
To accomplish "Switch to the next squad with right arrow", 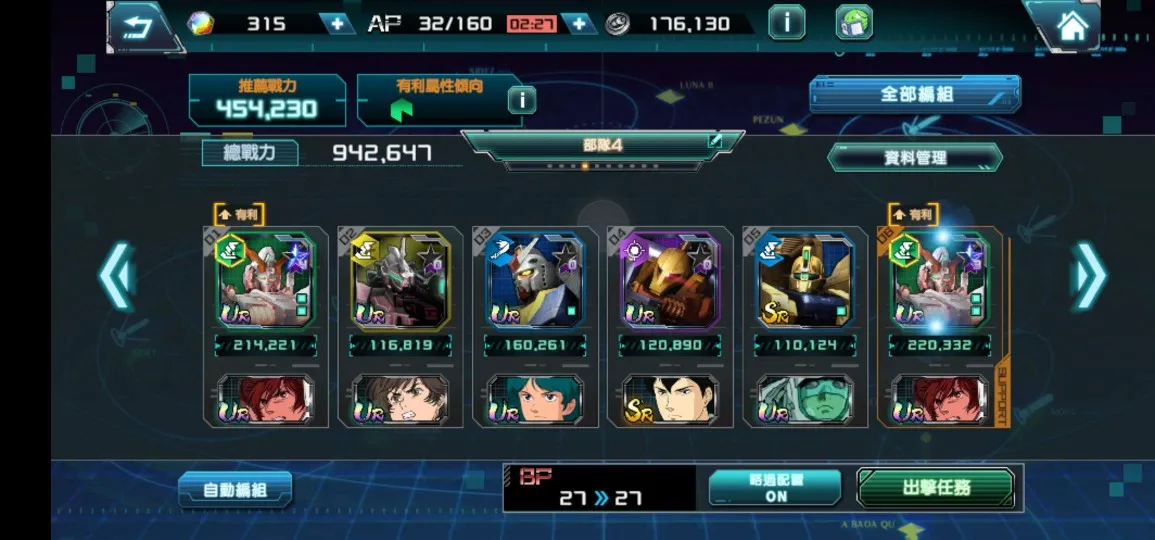I will 1089,276.
